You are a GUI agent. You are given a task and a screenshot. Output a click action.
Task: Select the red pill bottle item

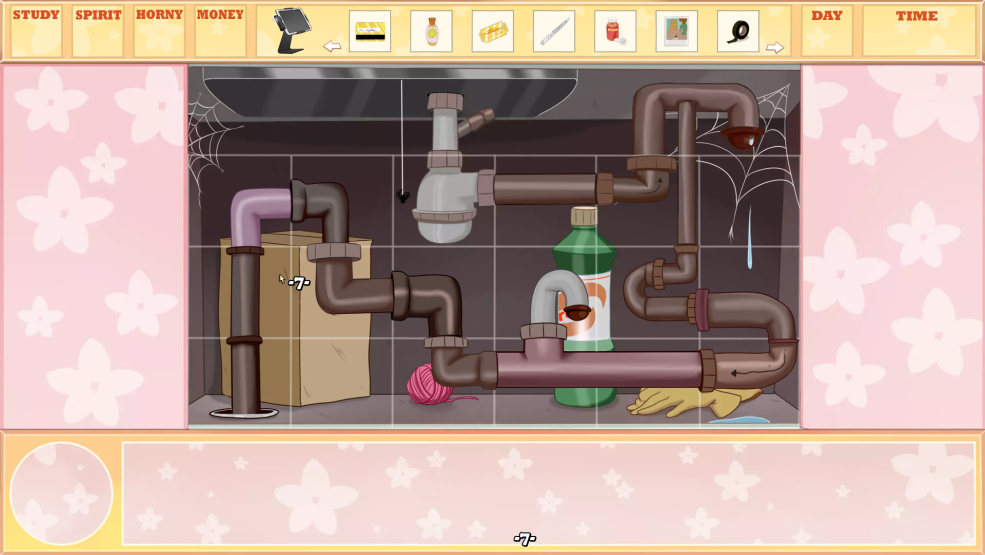[x=615, y=31]
